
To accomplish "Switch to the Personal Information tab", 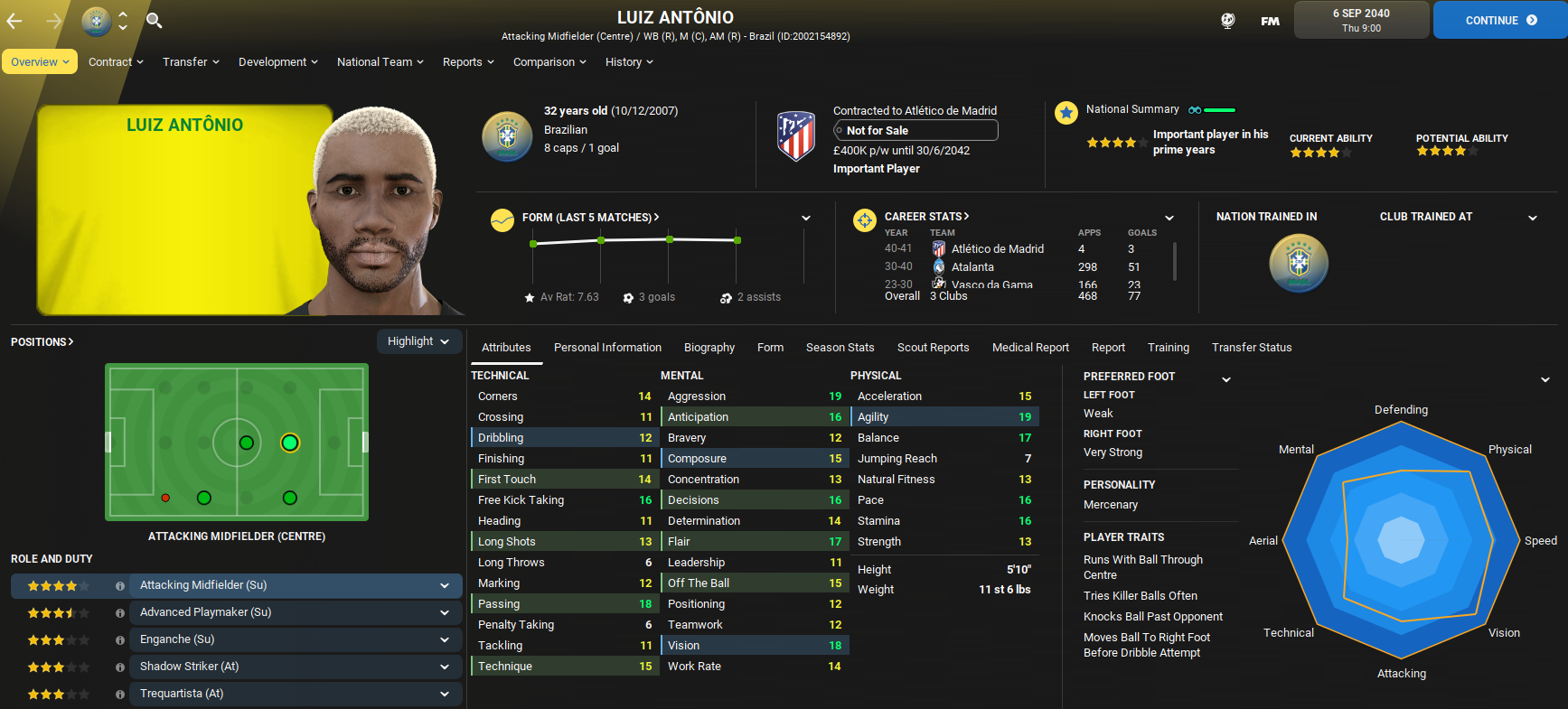I will [607, 347].
